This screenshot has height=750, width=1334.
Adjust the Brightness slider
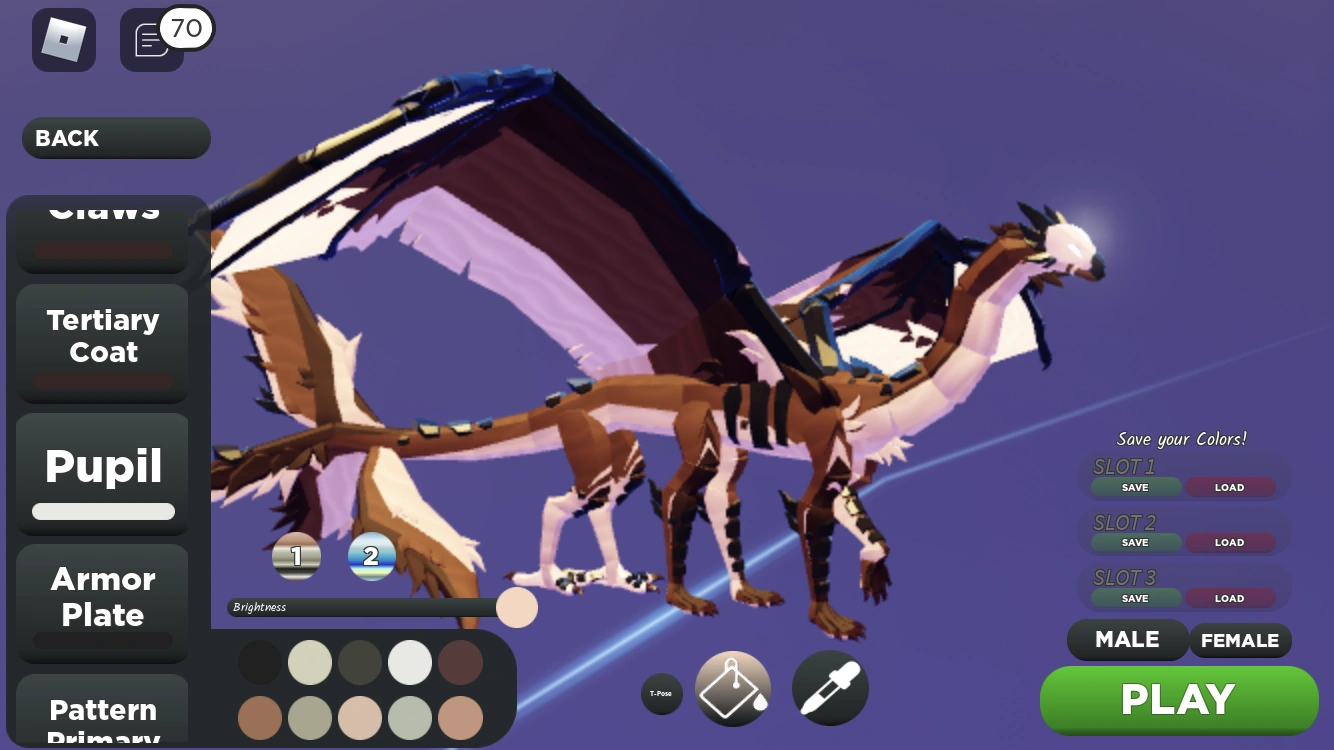coord(516,607)
